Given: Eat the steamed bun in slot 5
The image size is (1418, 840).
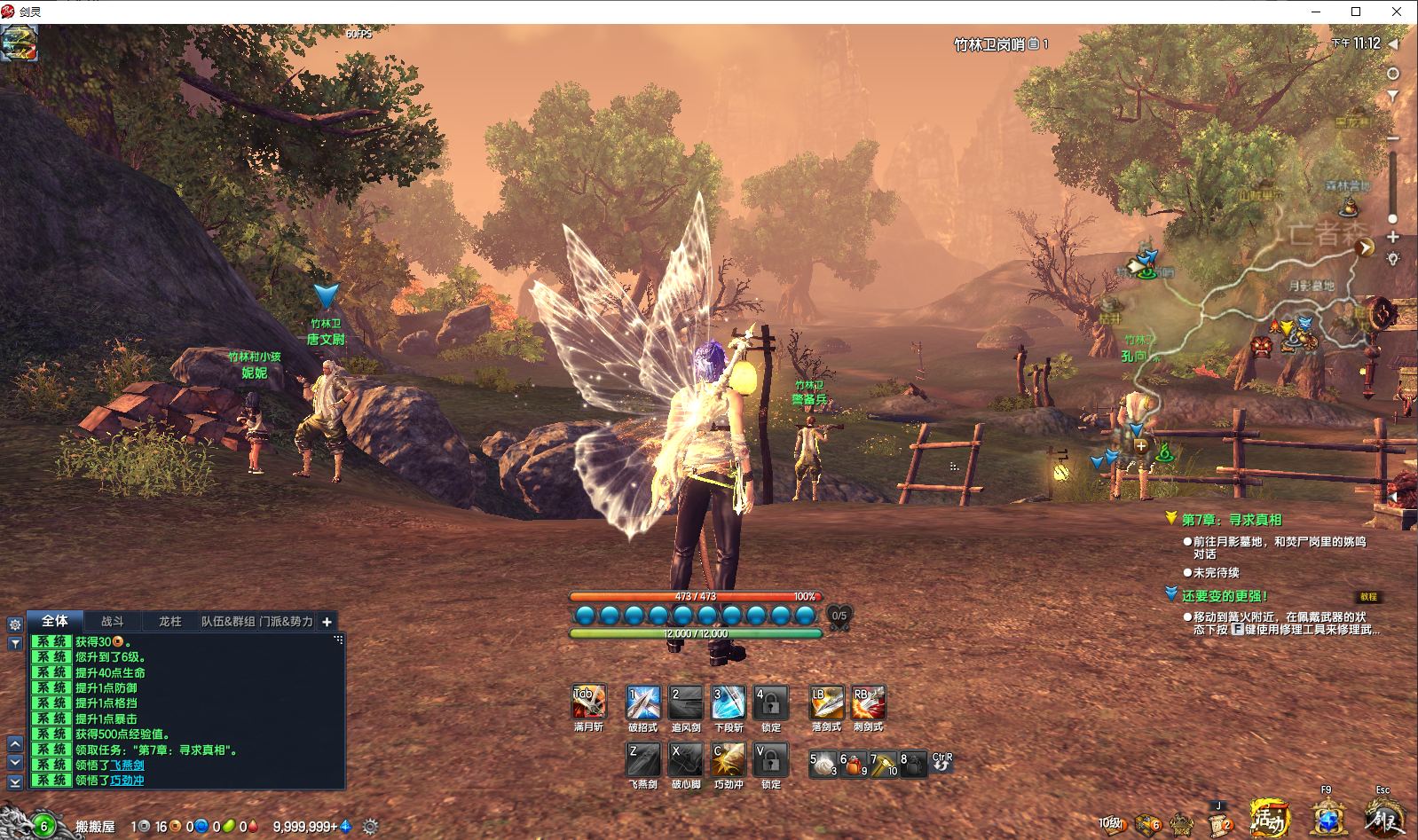Looking at the screenshot, I should pos(823,764).
